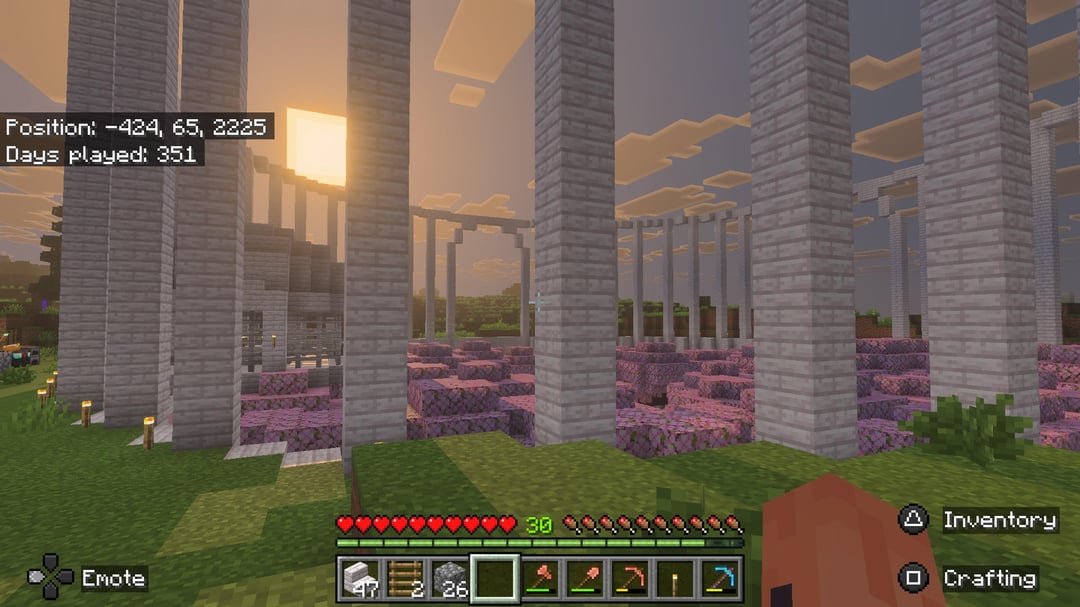Pick the torch in the hotbar
This screenshot has width=1080, height=607.
678,578
